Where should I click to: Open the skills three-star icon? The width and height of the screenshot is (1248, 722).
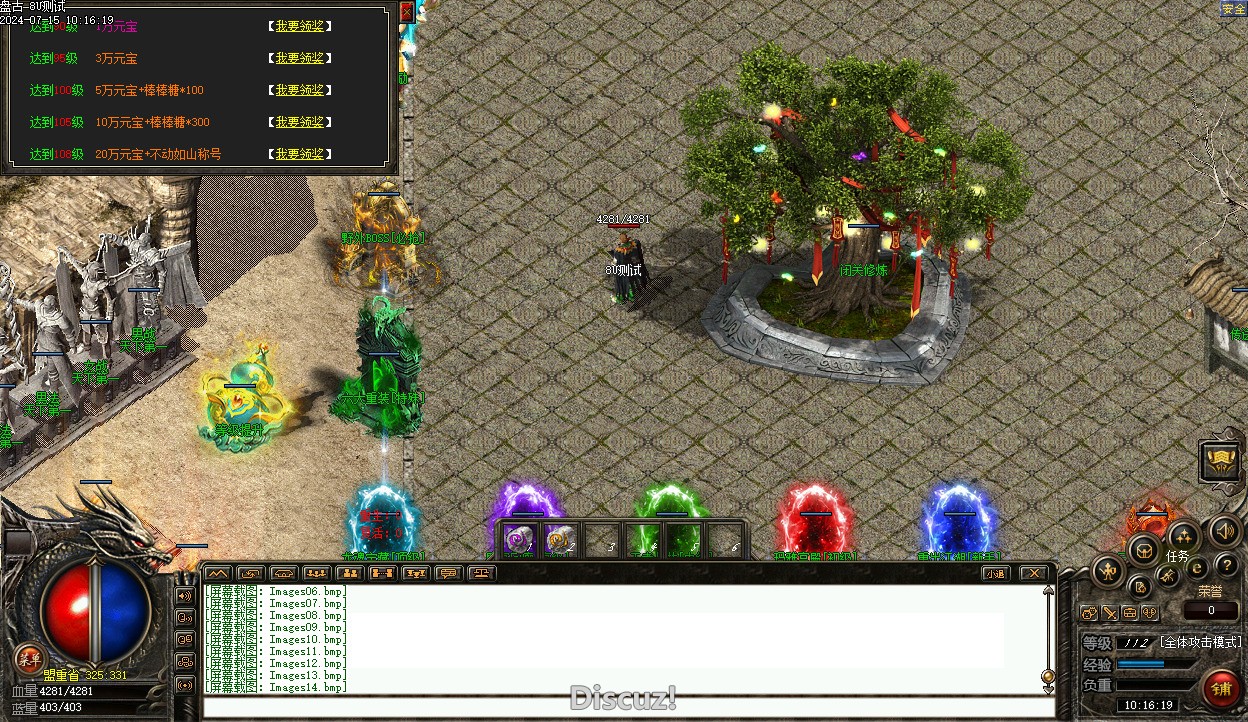[1183, 534]
